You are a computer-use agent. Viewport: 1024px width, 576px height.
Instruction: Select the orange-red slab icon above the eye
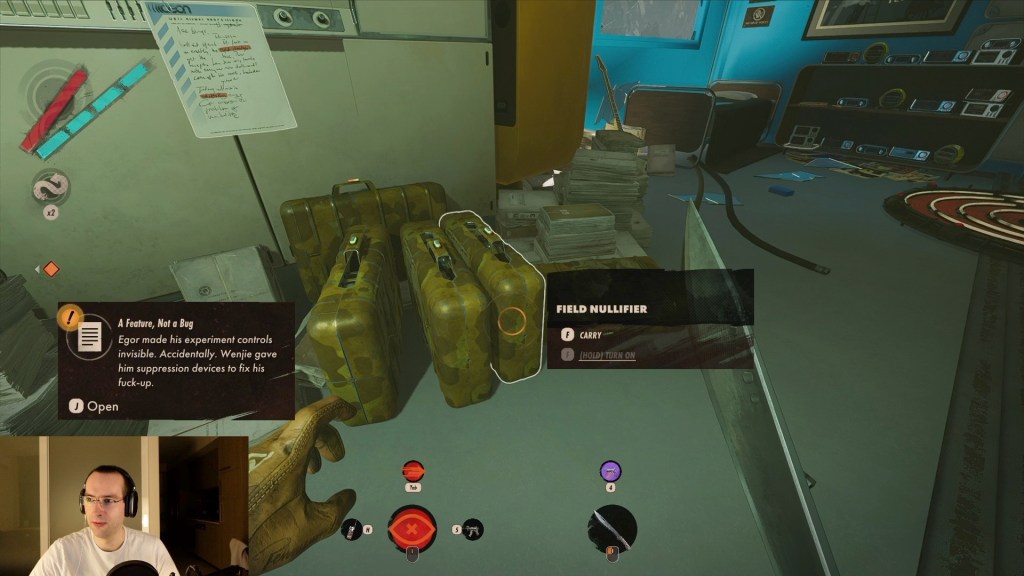412,471
